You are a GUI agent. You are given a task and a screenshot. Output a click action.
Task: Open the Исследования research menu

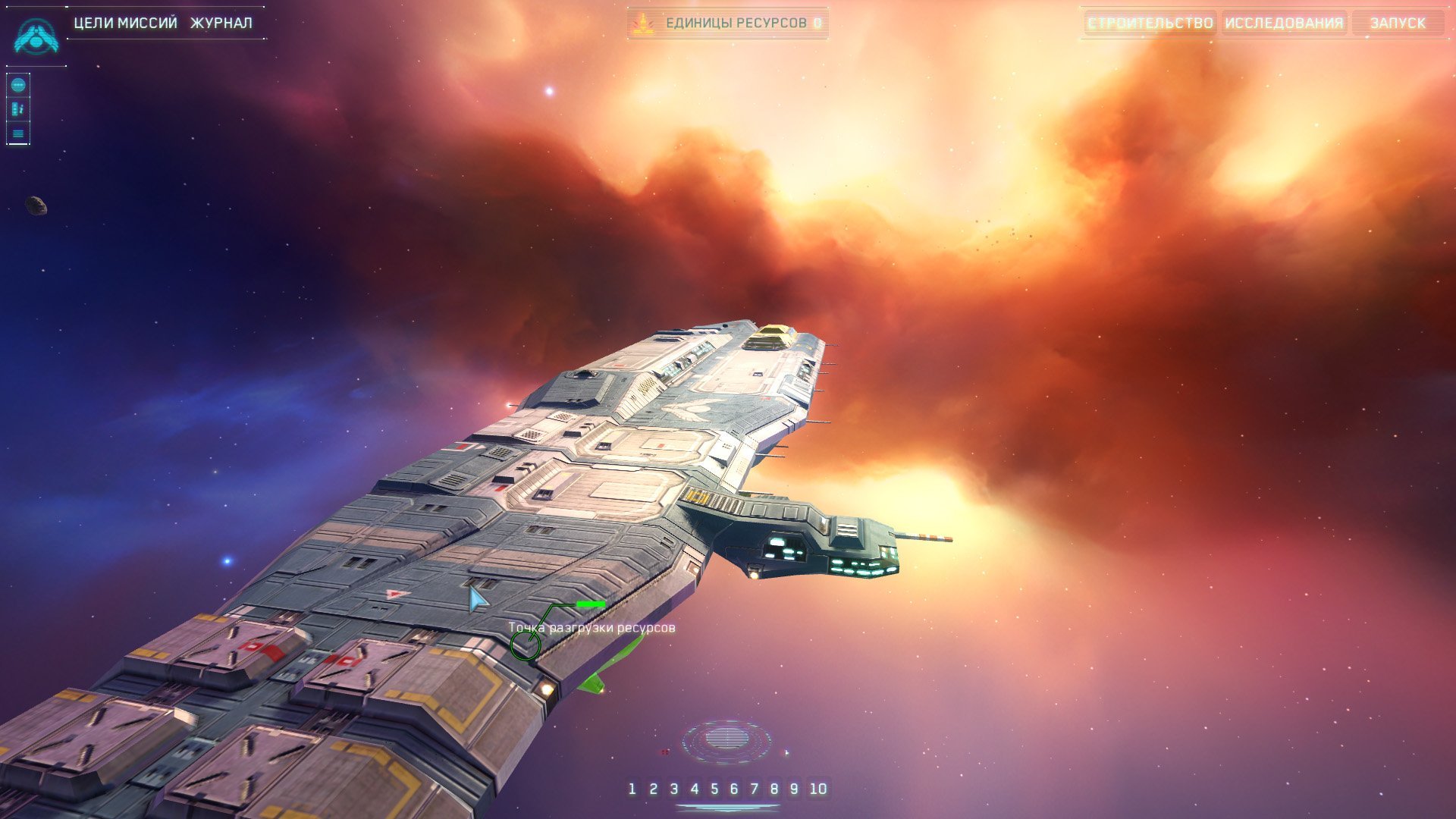click(x=1284, y=23)
